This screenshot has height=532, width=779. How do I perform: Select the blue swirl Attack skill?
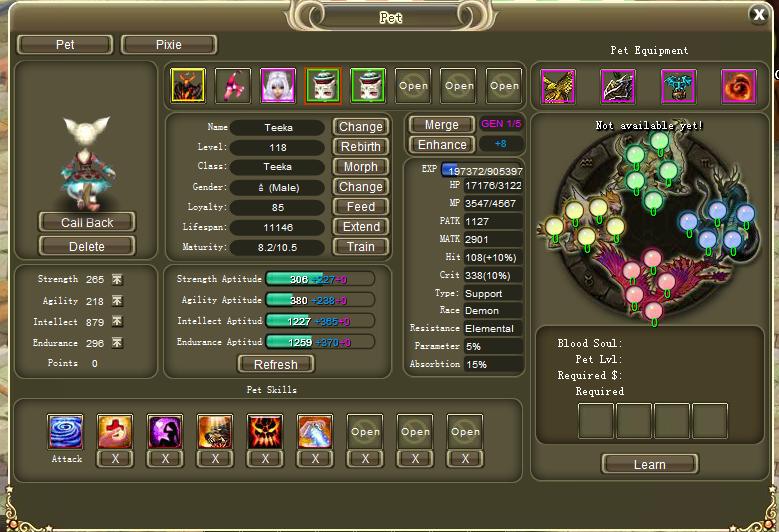[66, 432]
